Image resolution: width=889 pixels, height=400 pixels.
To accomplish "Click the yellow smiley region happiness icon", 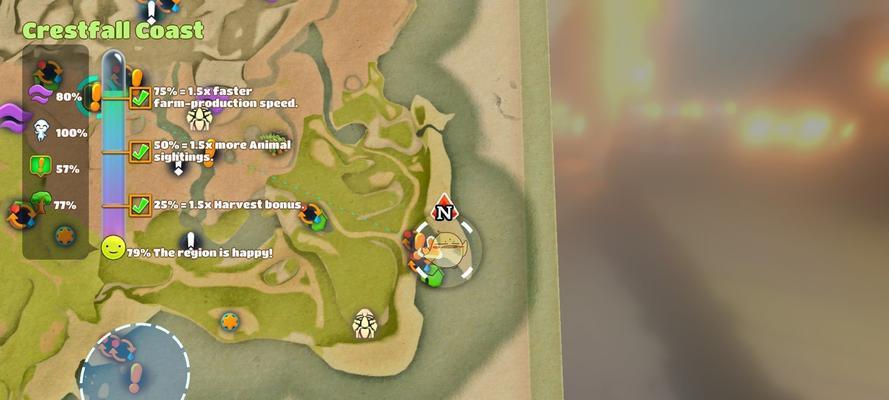I will pyautogui.click(x=113, y=248).
